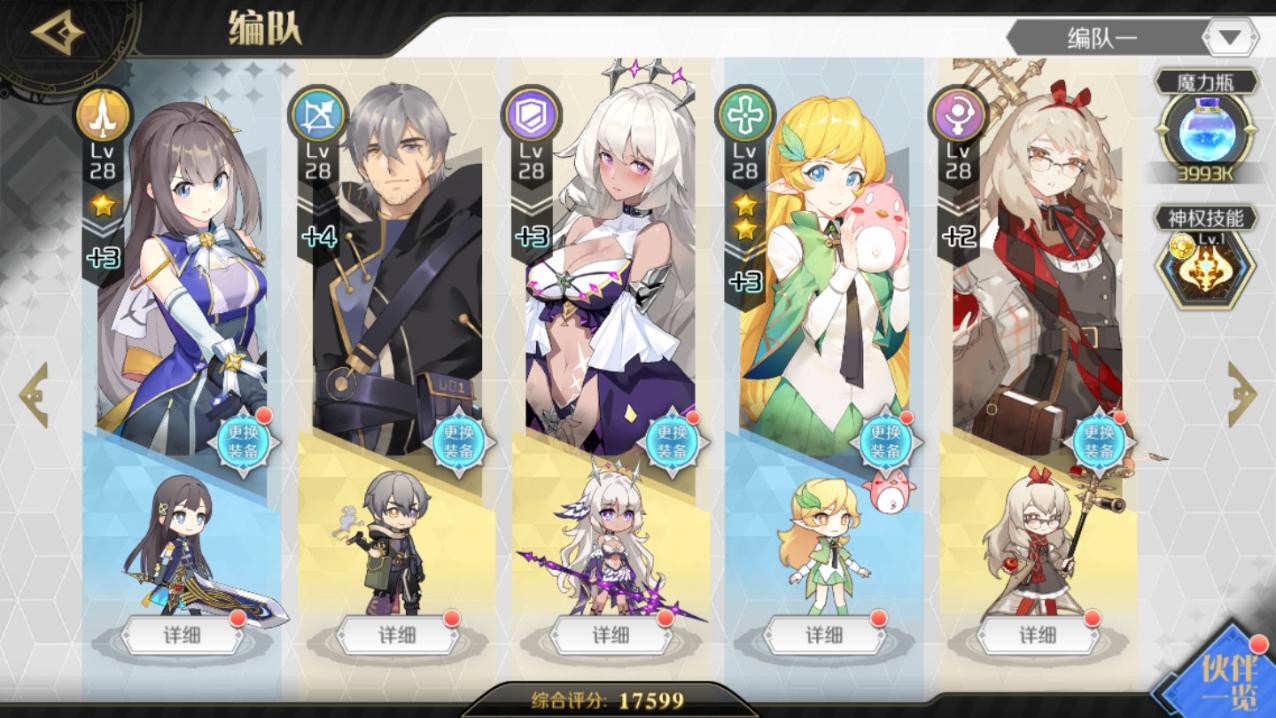
Task: View 详细 details of the blonde elf
Action: coord(824,635)
